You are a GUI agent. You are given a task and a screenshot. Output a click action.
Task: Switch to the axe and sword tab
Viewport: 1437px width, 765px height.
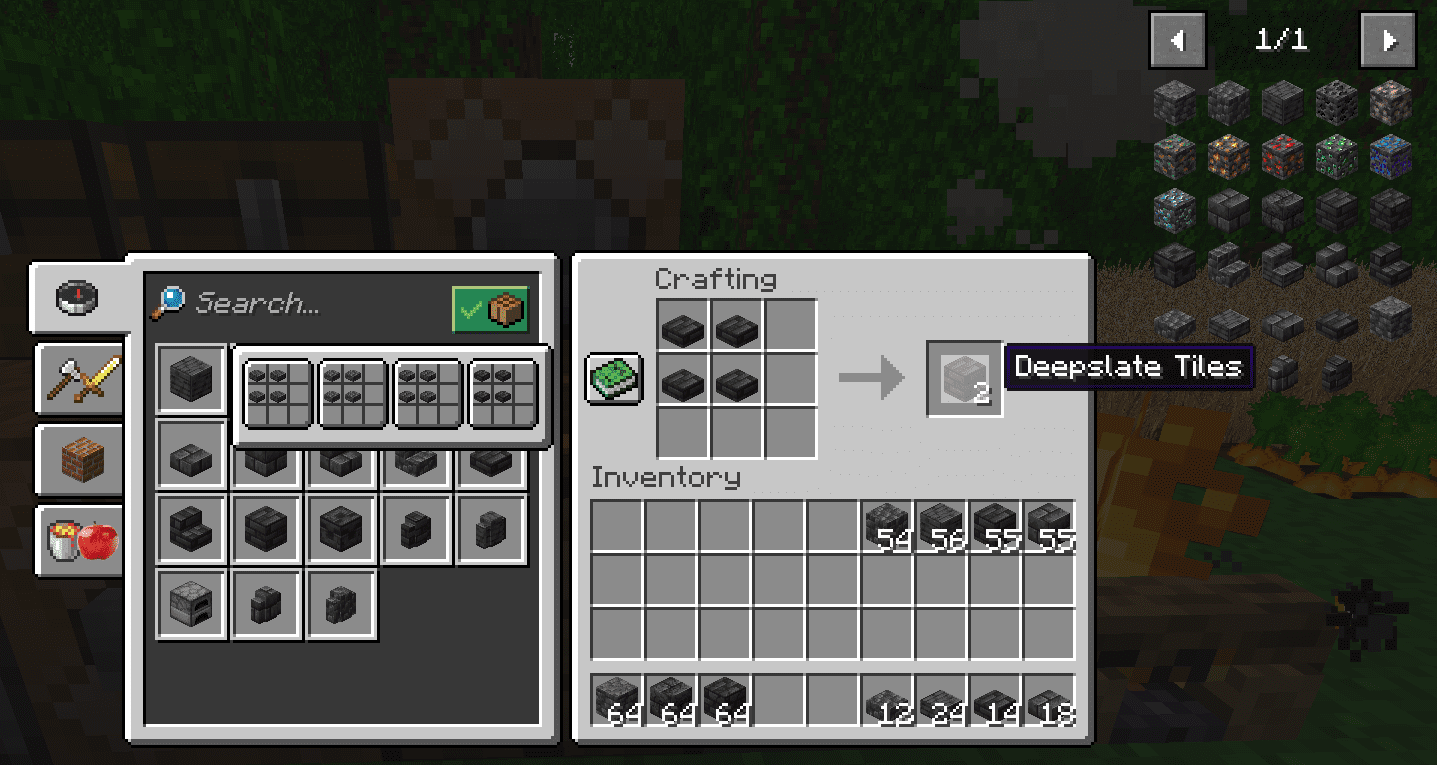pyautogui.click(x=80, y=378)
